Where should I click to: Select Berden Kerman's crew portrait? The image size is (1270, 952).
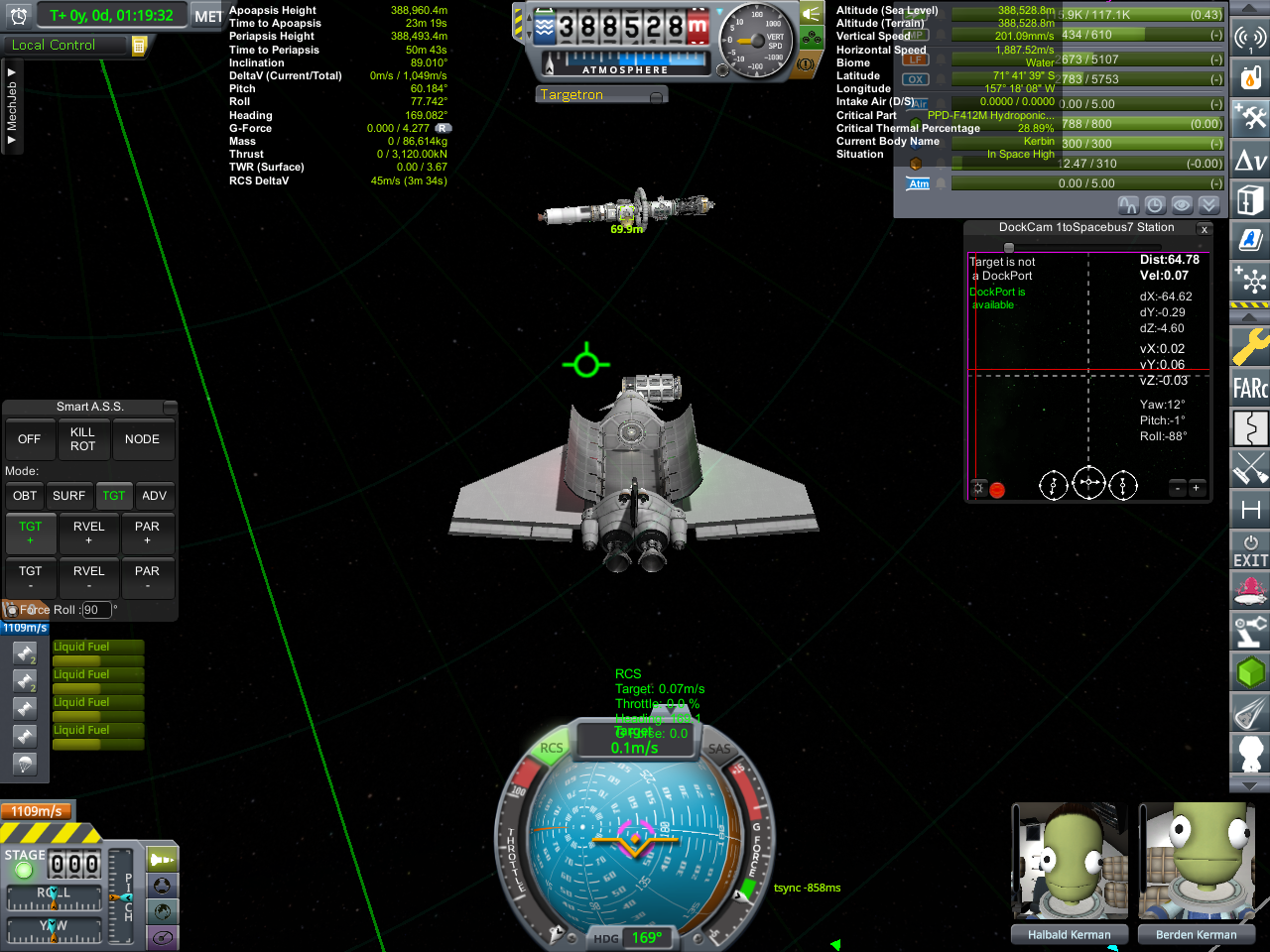1196,863
